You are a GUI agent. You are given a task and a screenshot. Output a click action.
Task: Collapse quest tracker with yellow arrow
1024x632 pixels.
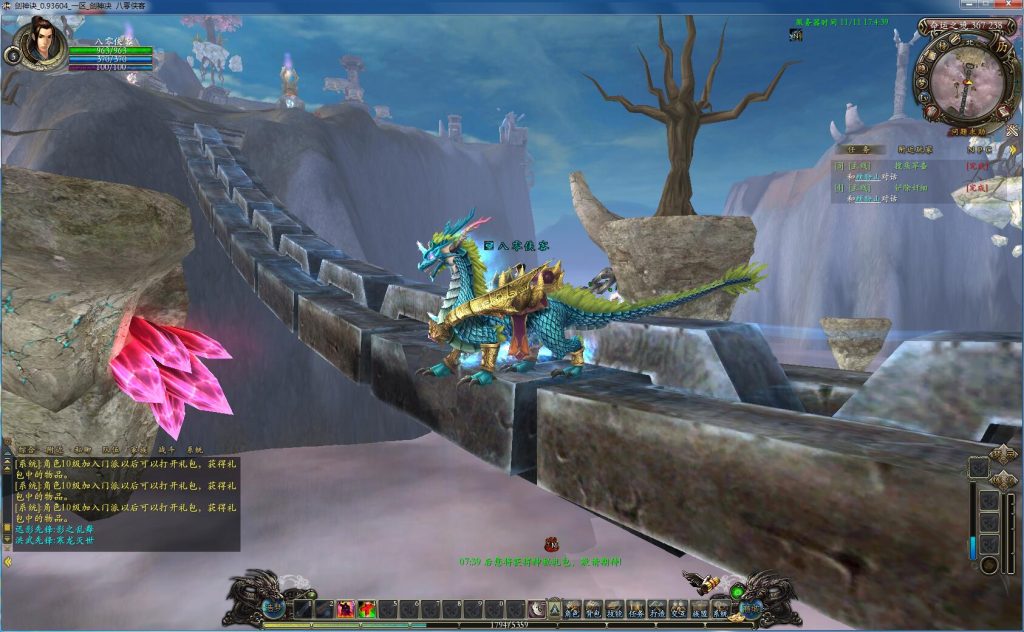pos(1011,150)
